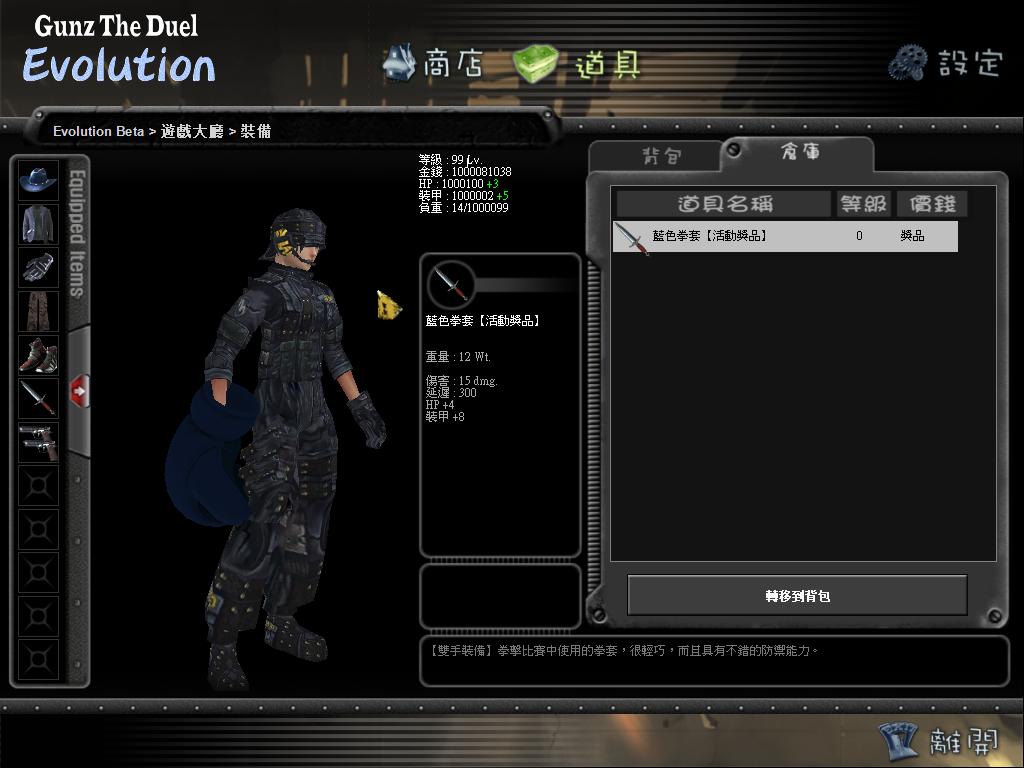The image size is (1024, 768).
Task: Select the equipped boots slot
Action: pos(39,355)
